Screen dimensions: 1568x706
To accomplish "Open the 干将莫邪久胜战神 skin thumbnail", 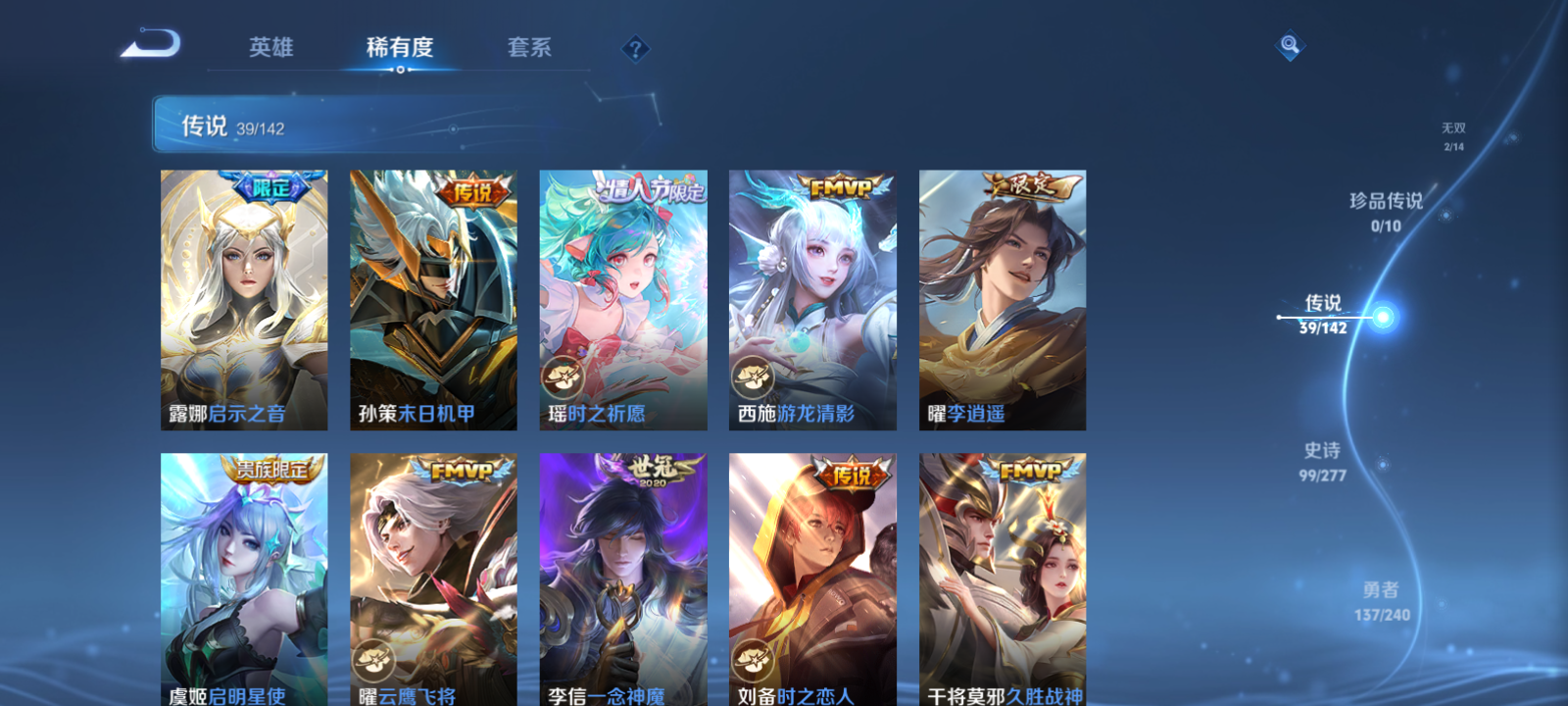I will (1003, 579).
